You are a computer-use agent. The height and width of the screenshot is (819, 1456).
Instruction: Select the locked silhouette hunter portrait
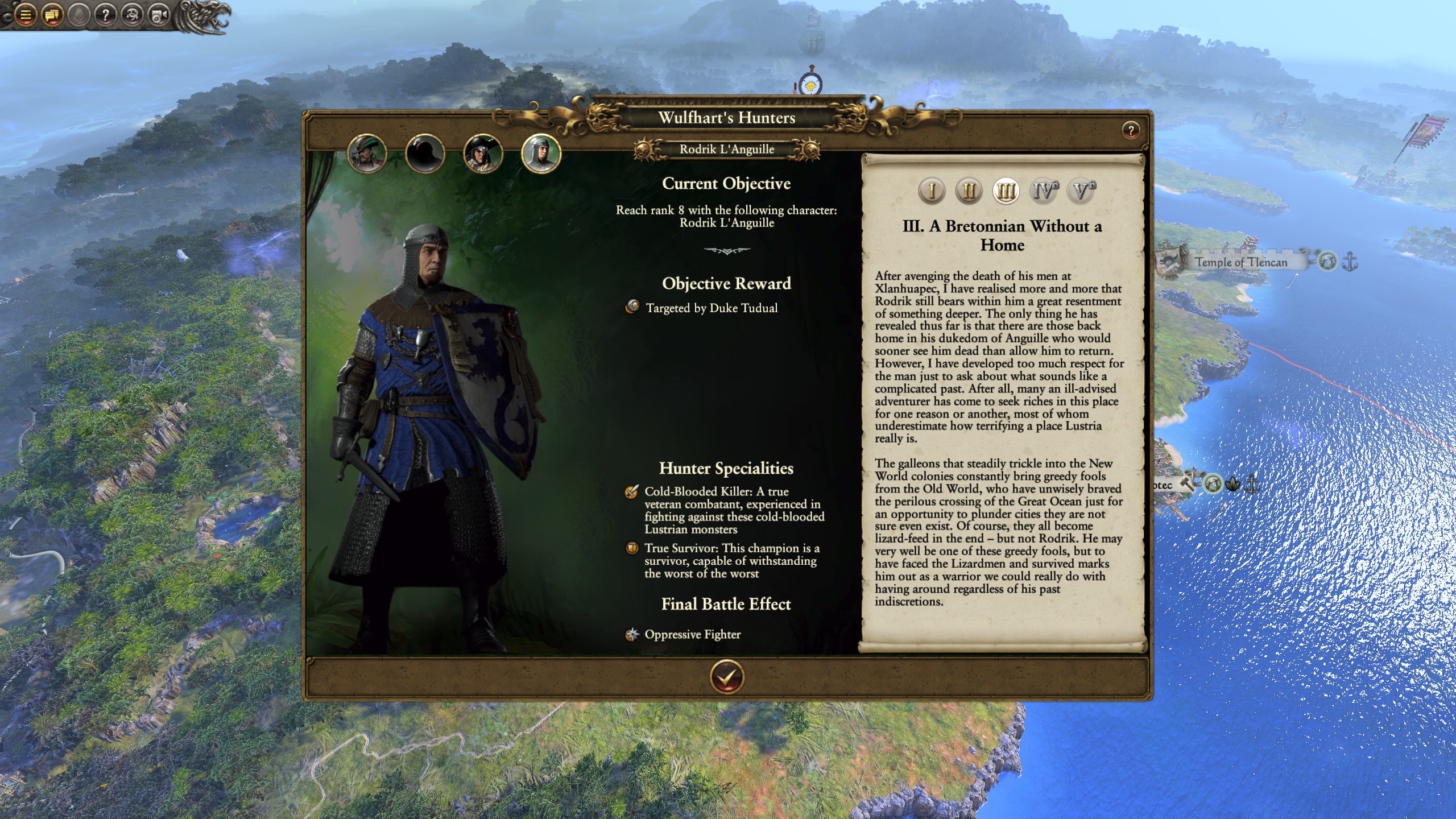coord(425,153)
